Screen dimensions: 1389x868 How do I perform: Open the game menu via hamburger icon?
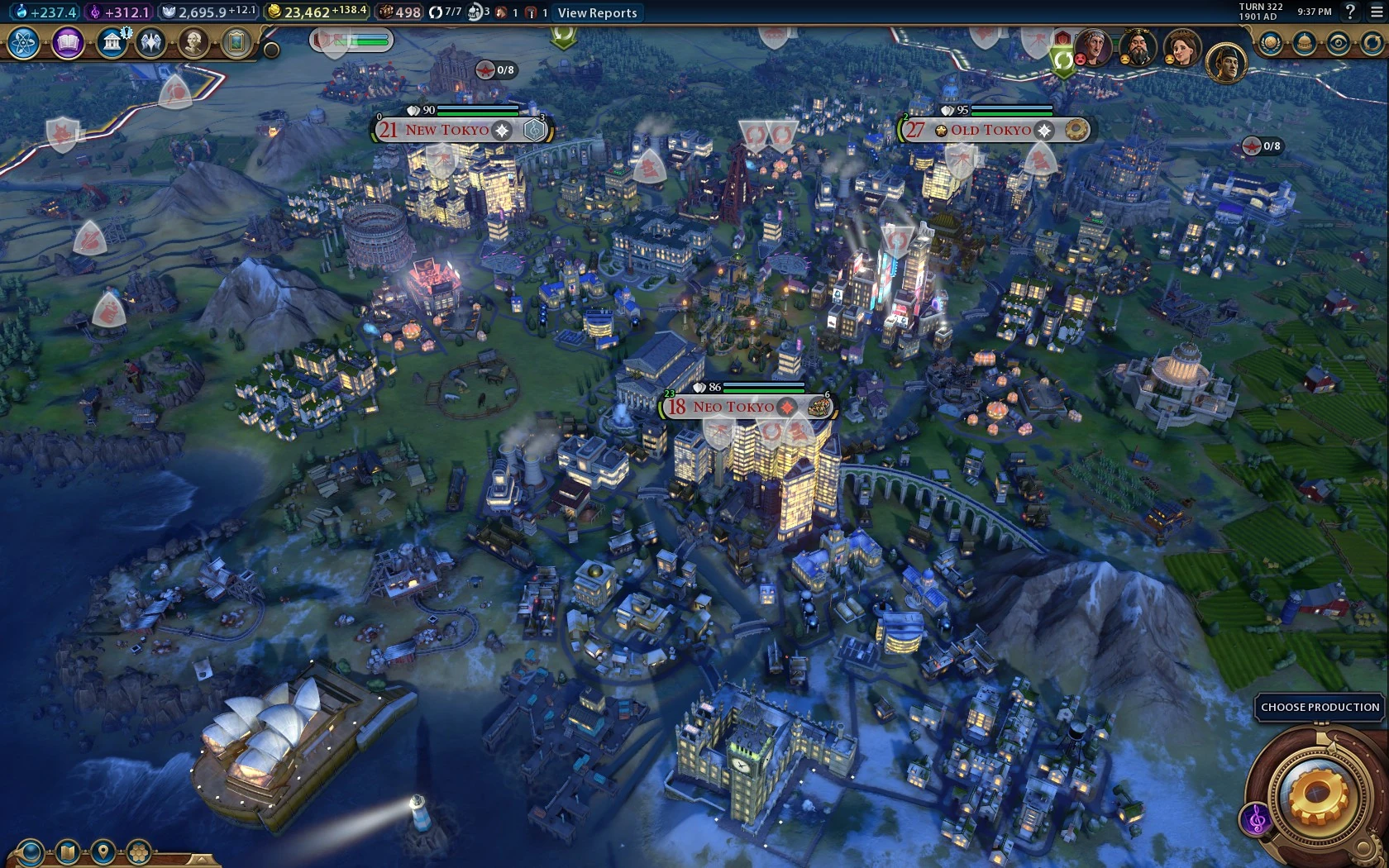pos(1376,13)
